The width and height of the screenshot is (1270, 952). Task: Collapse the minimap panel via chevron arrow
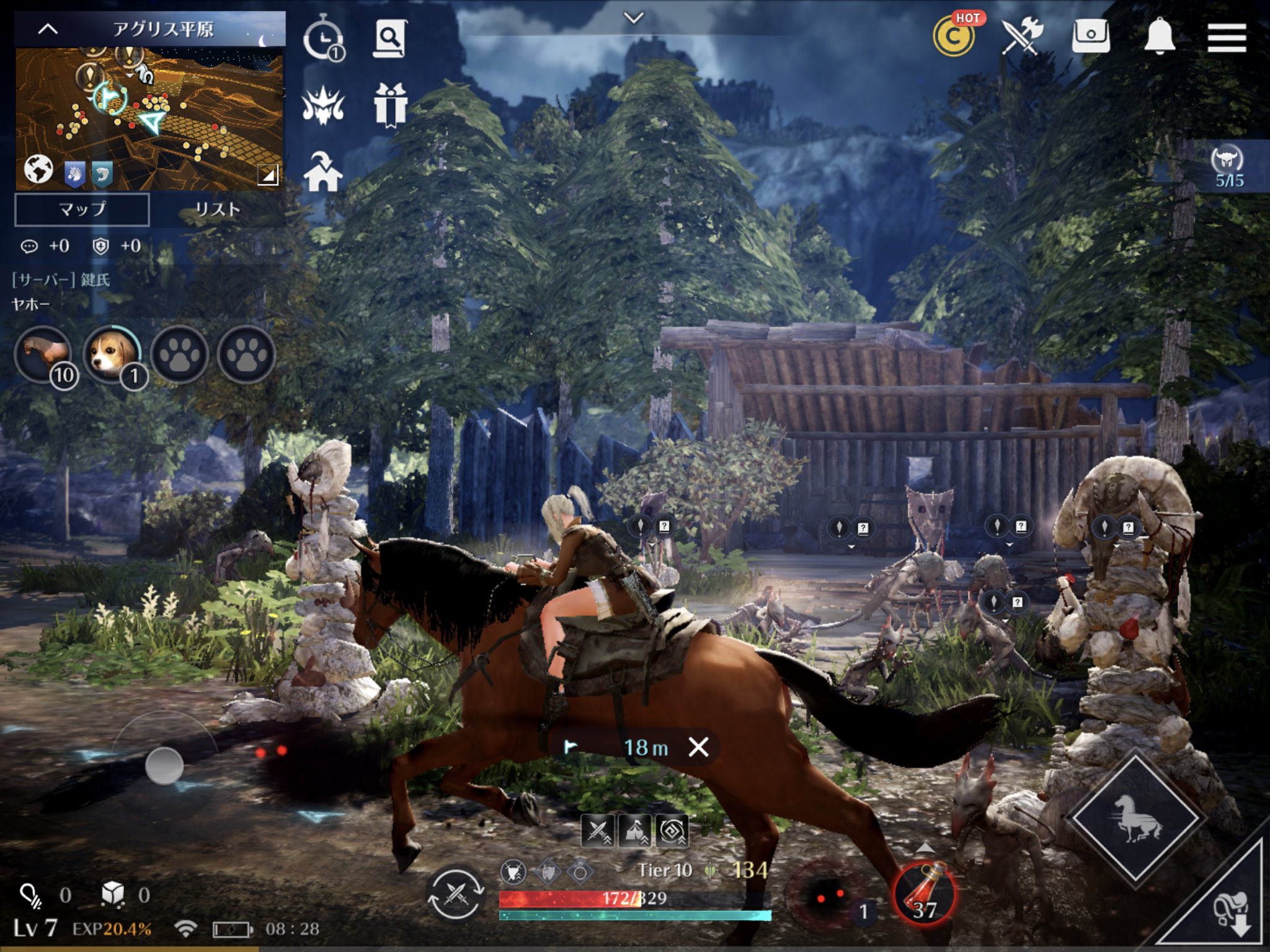[x=47, y=28]
